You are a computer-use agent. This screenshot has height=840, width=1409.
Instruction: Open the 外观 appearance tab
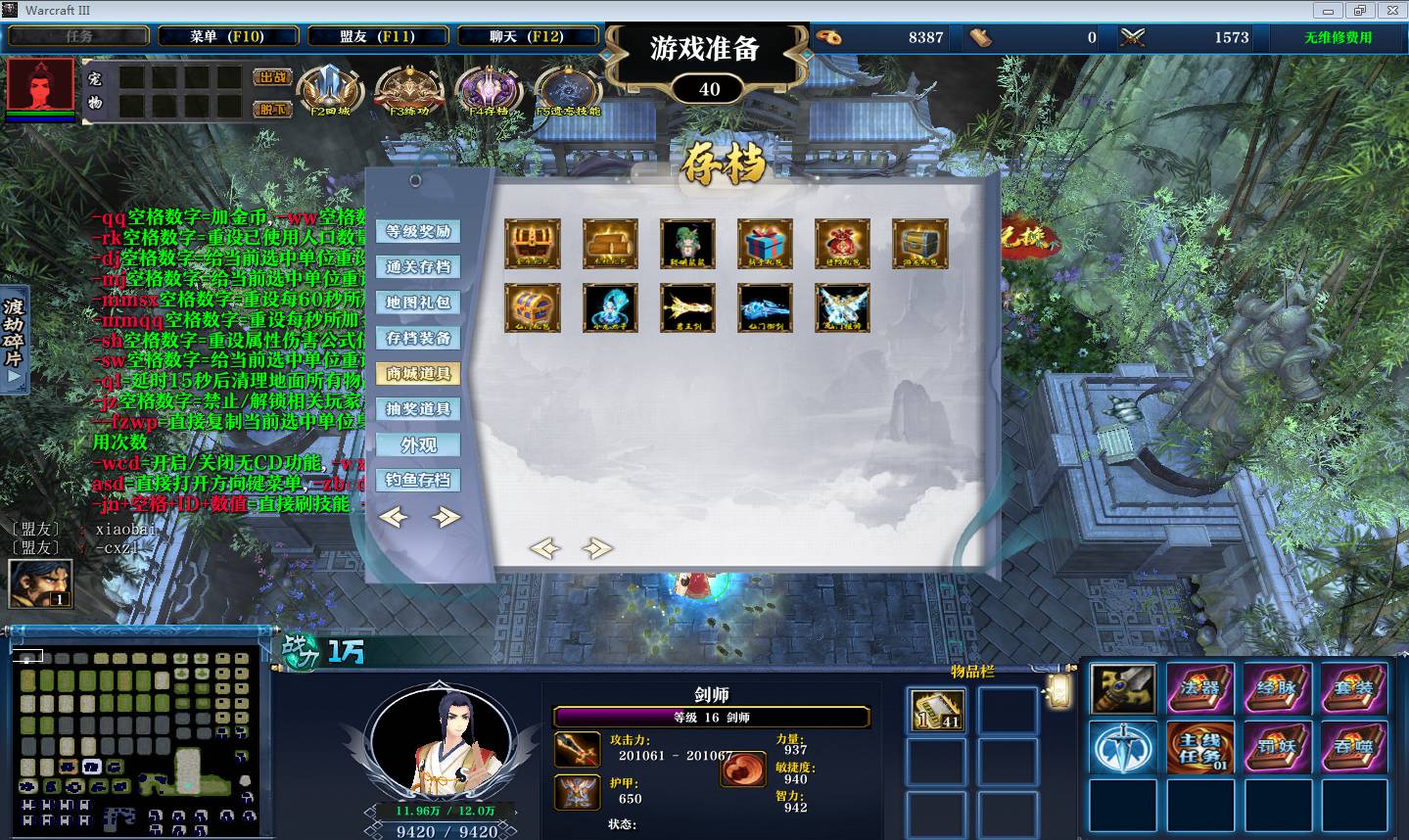418,445
